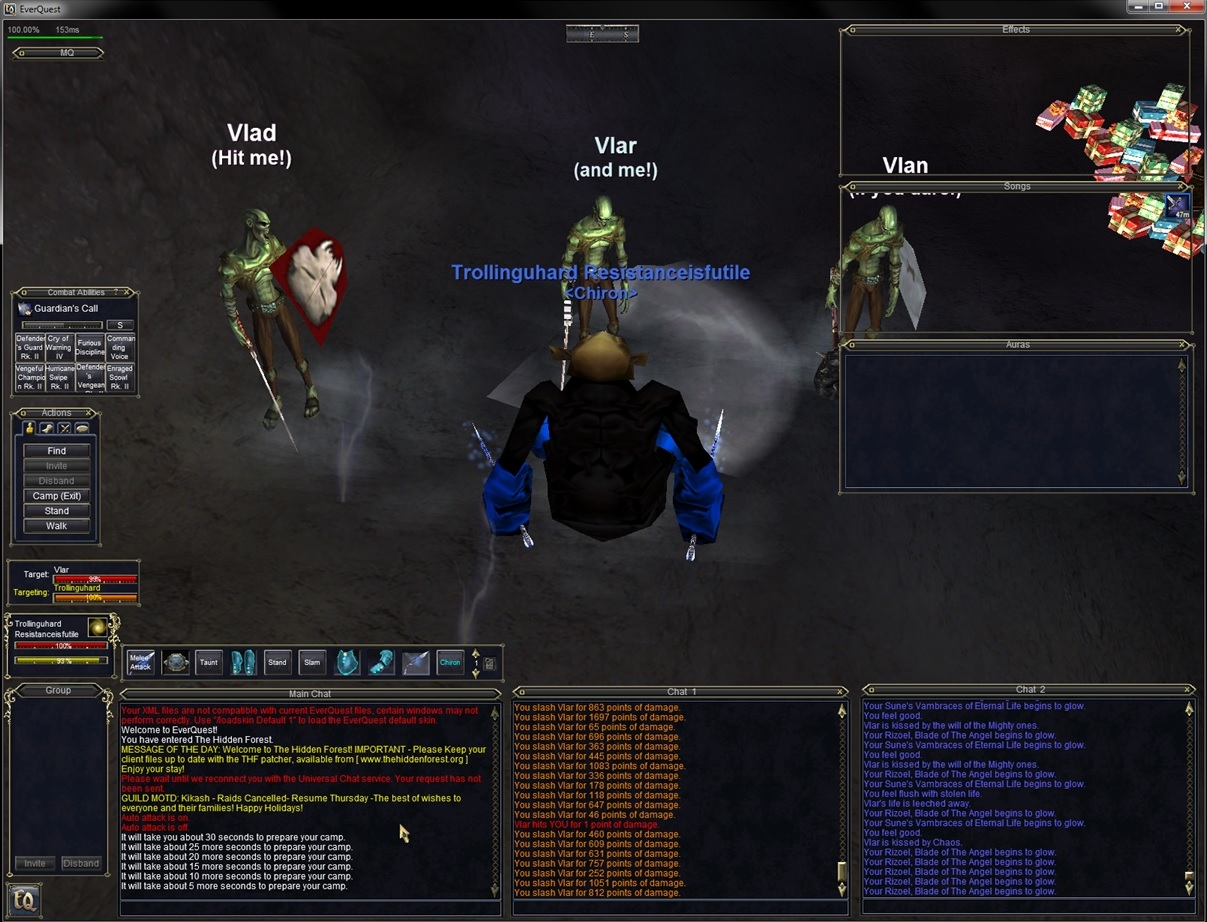This screenshot has width=1207, height=922.
Task: Close the Chat 1 window
Action: (842, 692)
